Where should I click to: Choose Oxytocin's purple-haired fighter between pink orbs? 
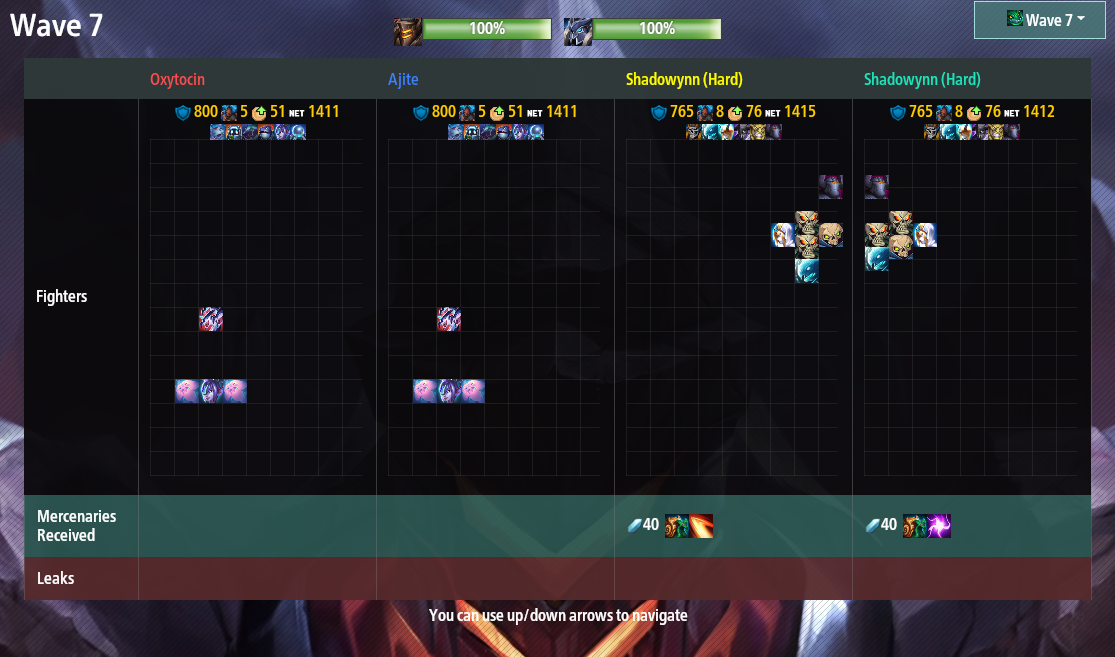[x=211, y=391]
